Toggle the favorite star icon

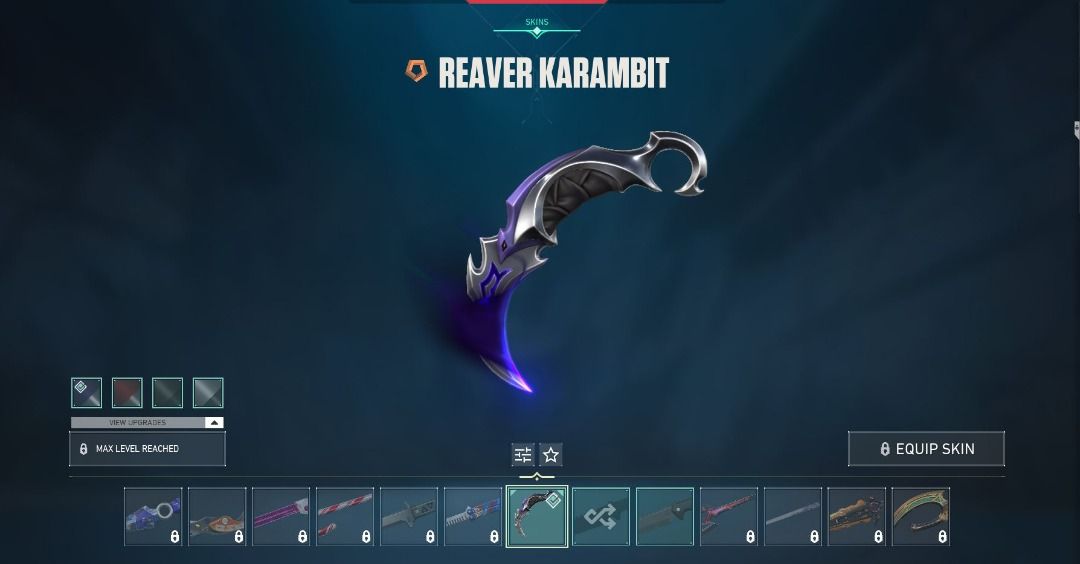pyautogui.click(x=551, y=455)
